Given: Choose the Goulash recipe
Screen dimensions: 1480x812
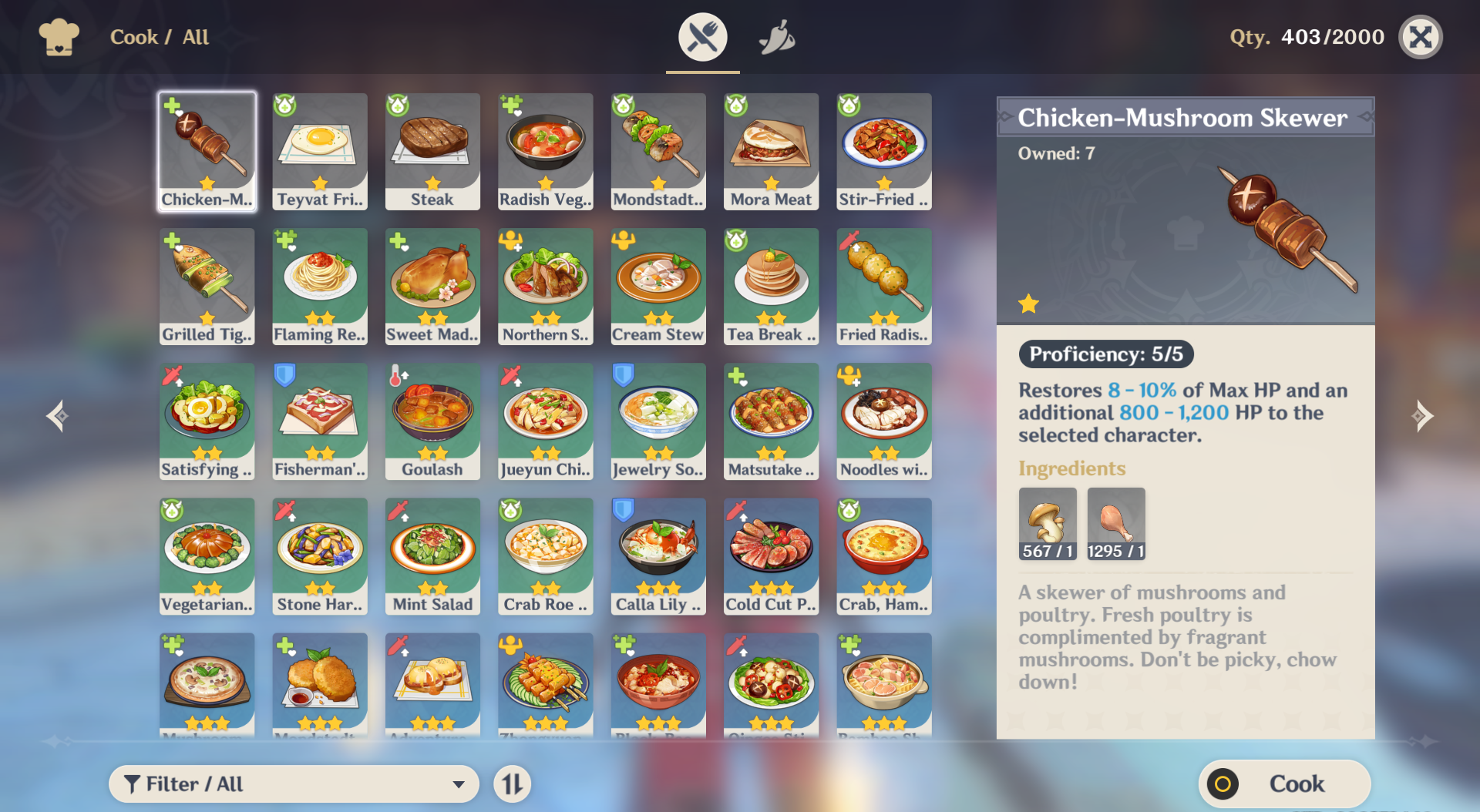Looking at the screenshot, I should (432, 421).
